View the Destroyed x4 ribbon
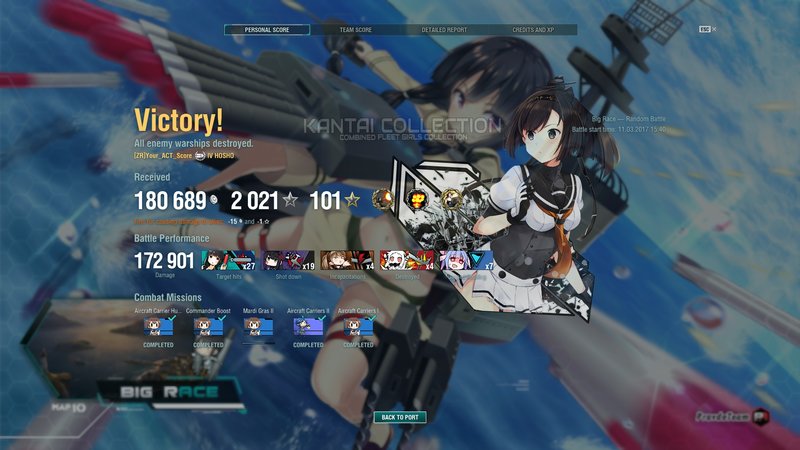The width and height of the screenshot is (800, 450). click(x=407, y=260)
